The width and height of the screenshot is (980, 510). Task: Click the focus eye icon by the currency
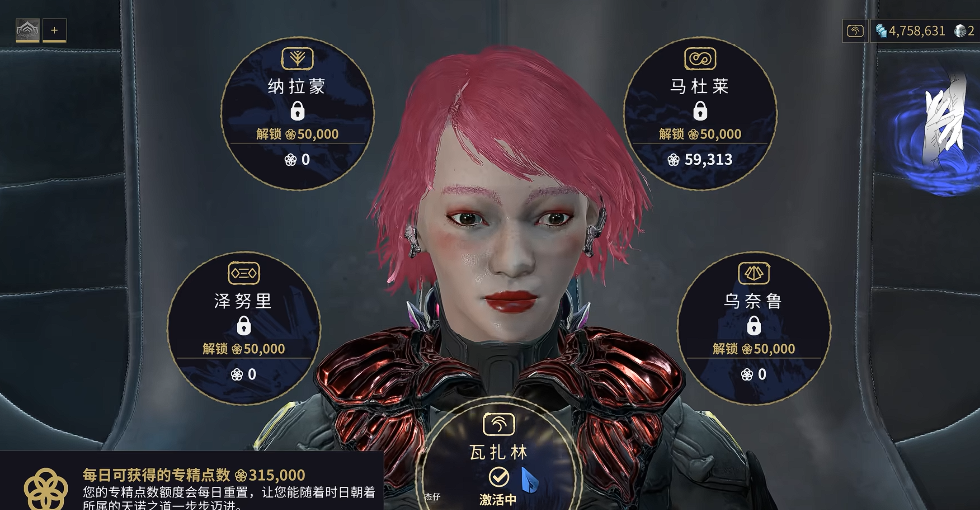[x=856, y=31]
